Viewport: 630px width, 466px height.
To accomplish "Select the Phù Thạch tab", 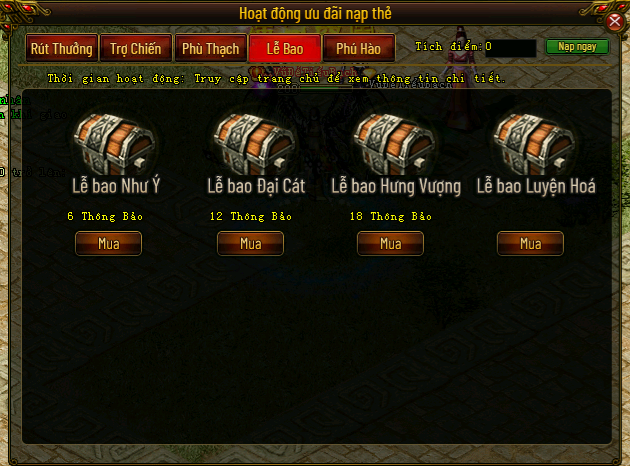I will (209, 48).
